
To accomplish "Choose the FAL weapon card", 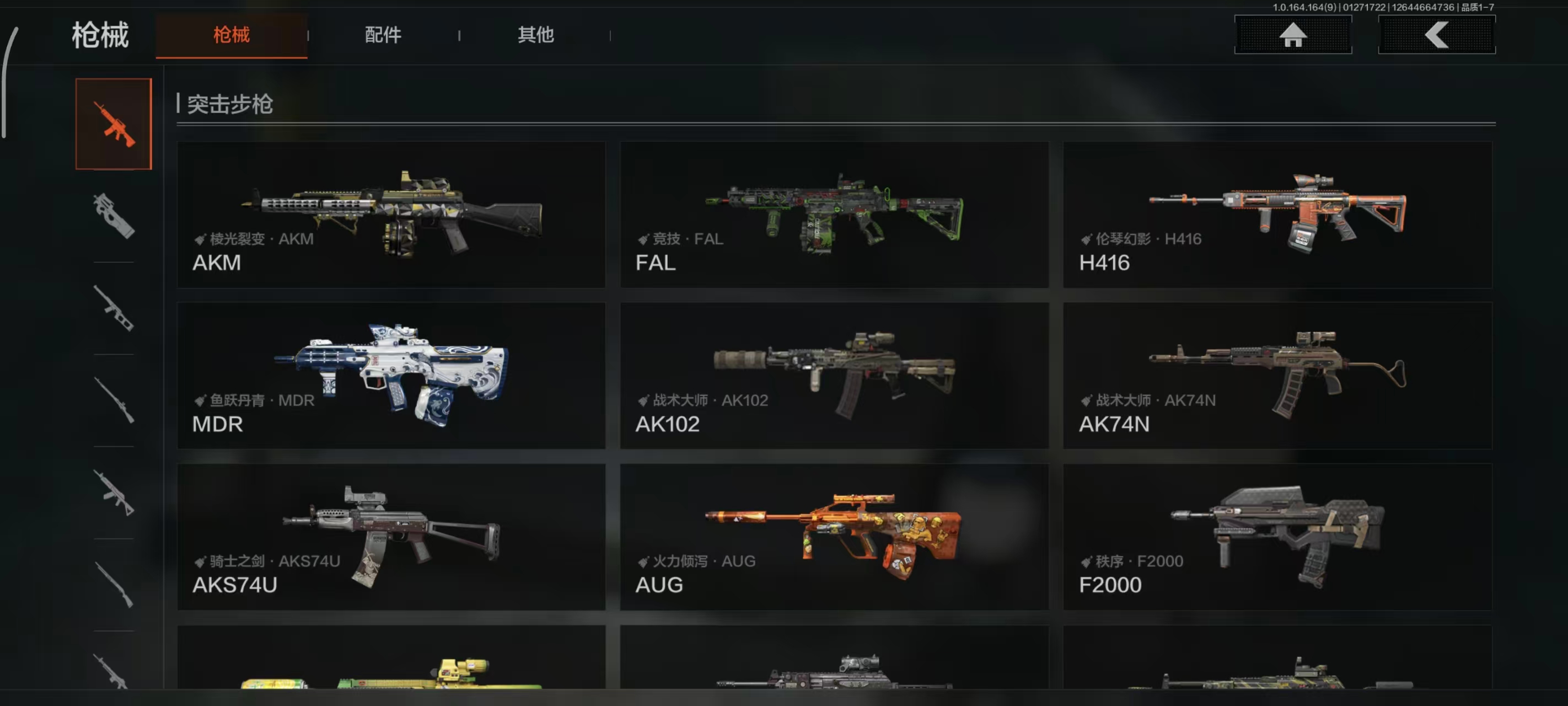I will 834,215.
